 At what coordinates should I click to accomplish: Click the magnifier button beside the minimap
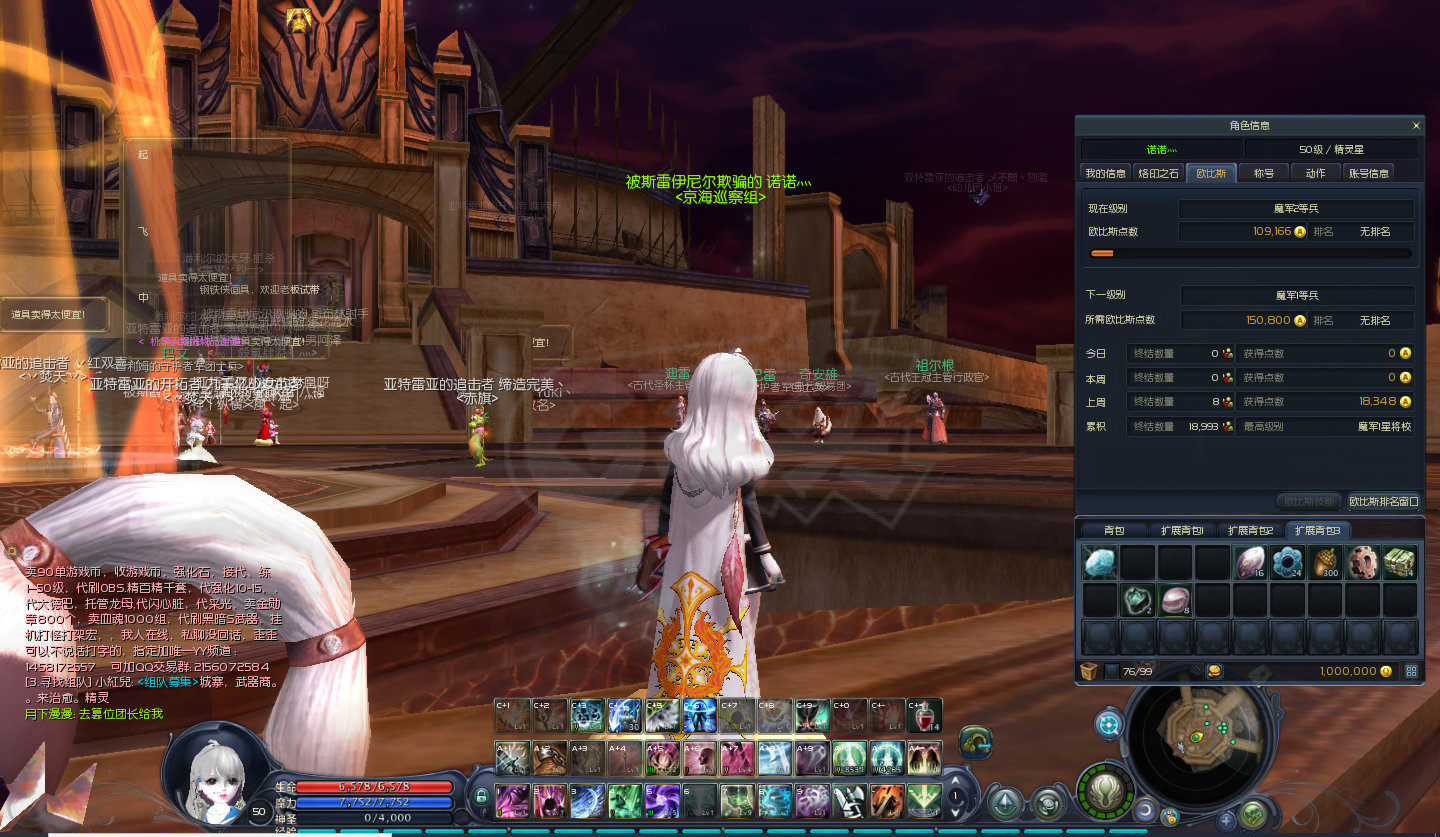click(1108, 725)
